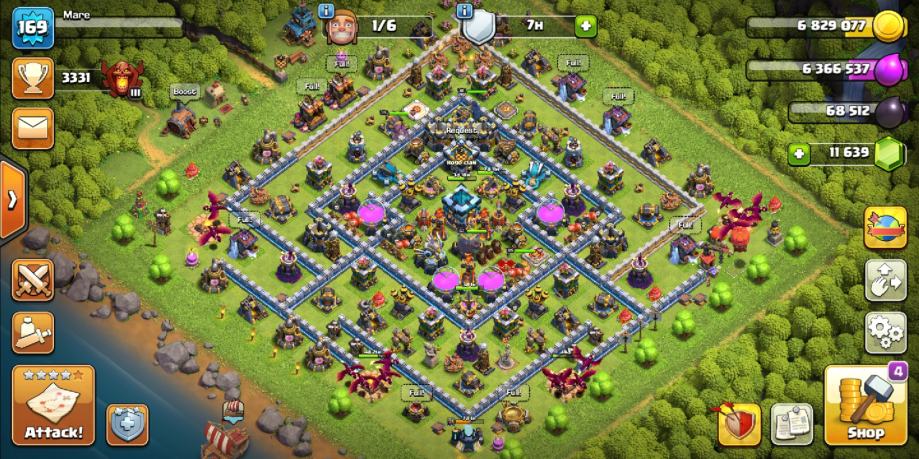Show builder info via the blue i button
Screen dimensions: 919x459
pos(326,10)
